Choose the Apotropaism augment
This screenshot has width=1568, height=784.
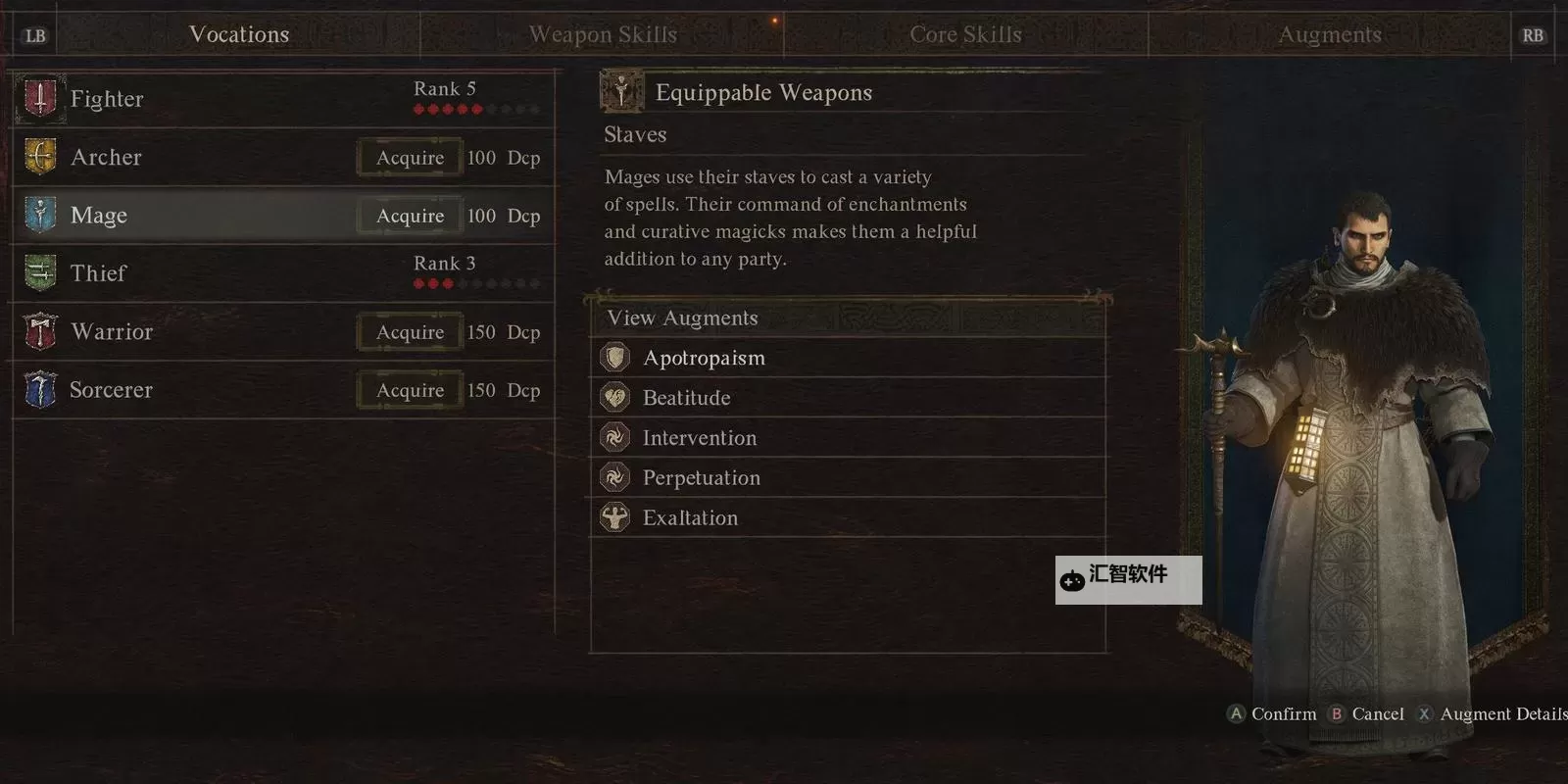click(x=704, y=359)
